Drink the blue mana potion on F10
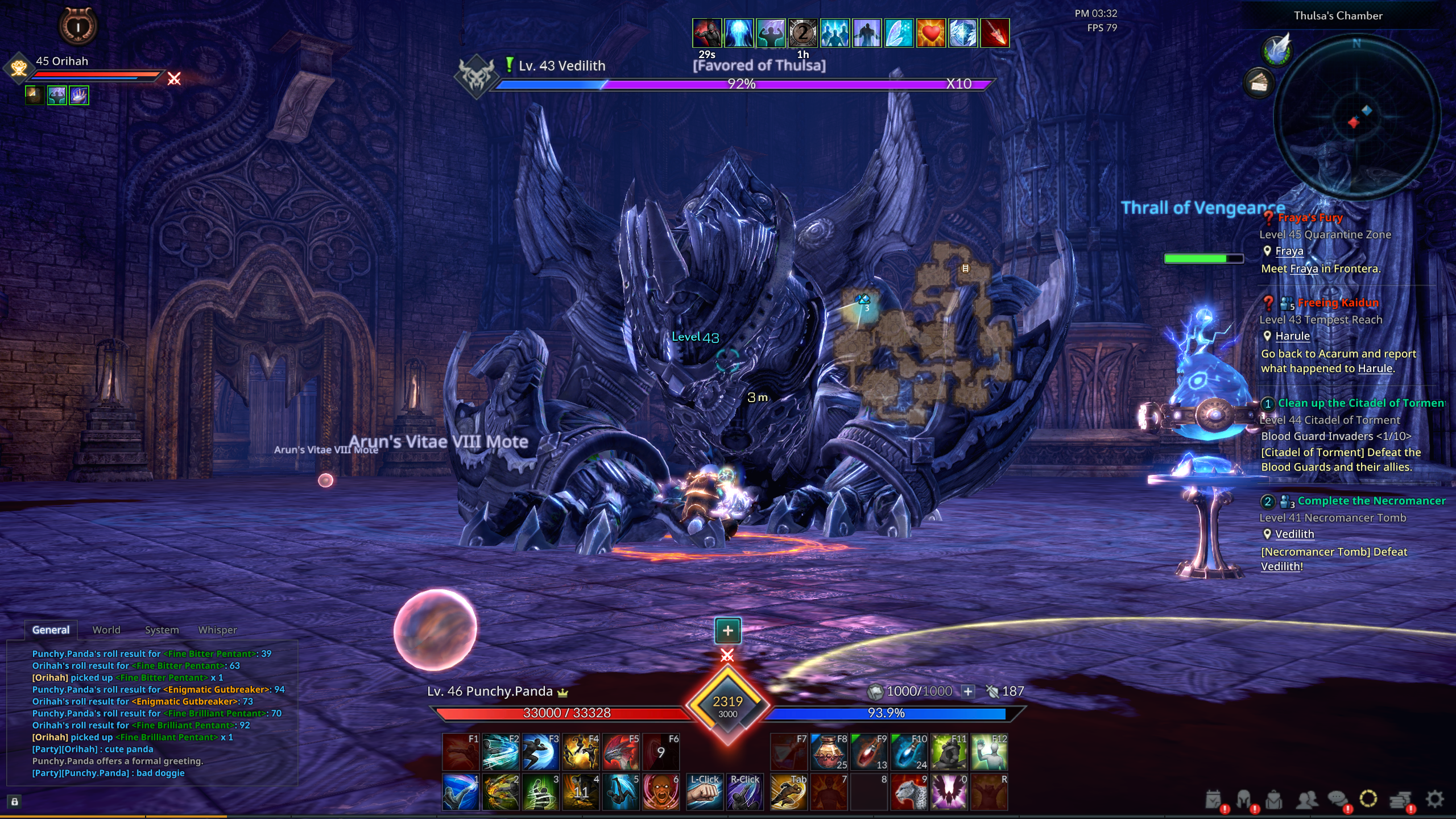The width and height of the screenshot is (1456, 819). [x=909, y=752]
